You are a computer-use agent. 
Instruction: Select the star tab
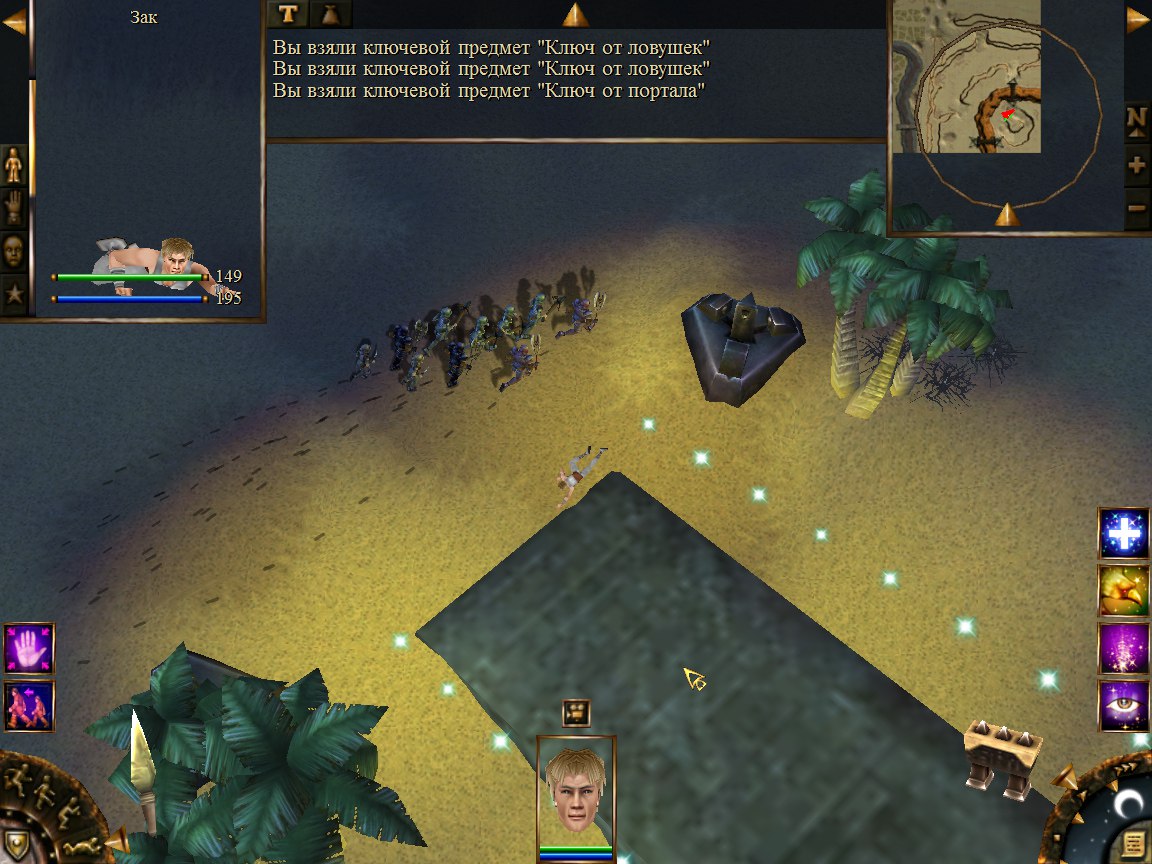[x=14, y=294]
